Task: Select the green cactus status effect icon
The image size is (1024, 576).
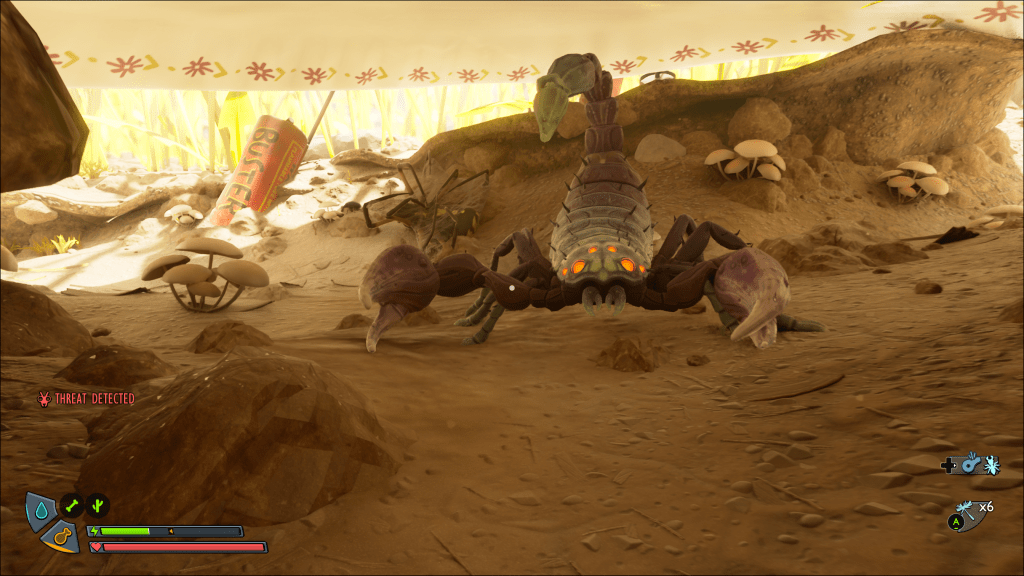Action: point(97,505)
